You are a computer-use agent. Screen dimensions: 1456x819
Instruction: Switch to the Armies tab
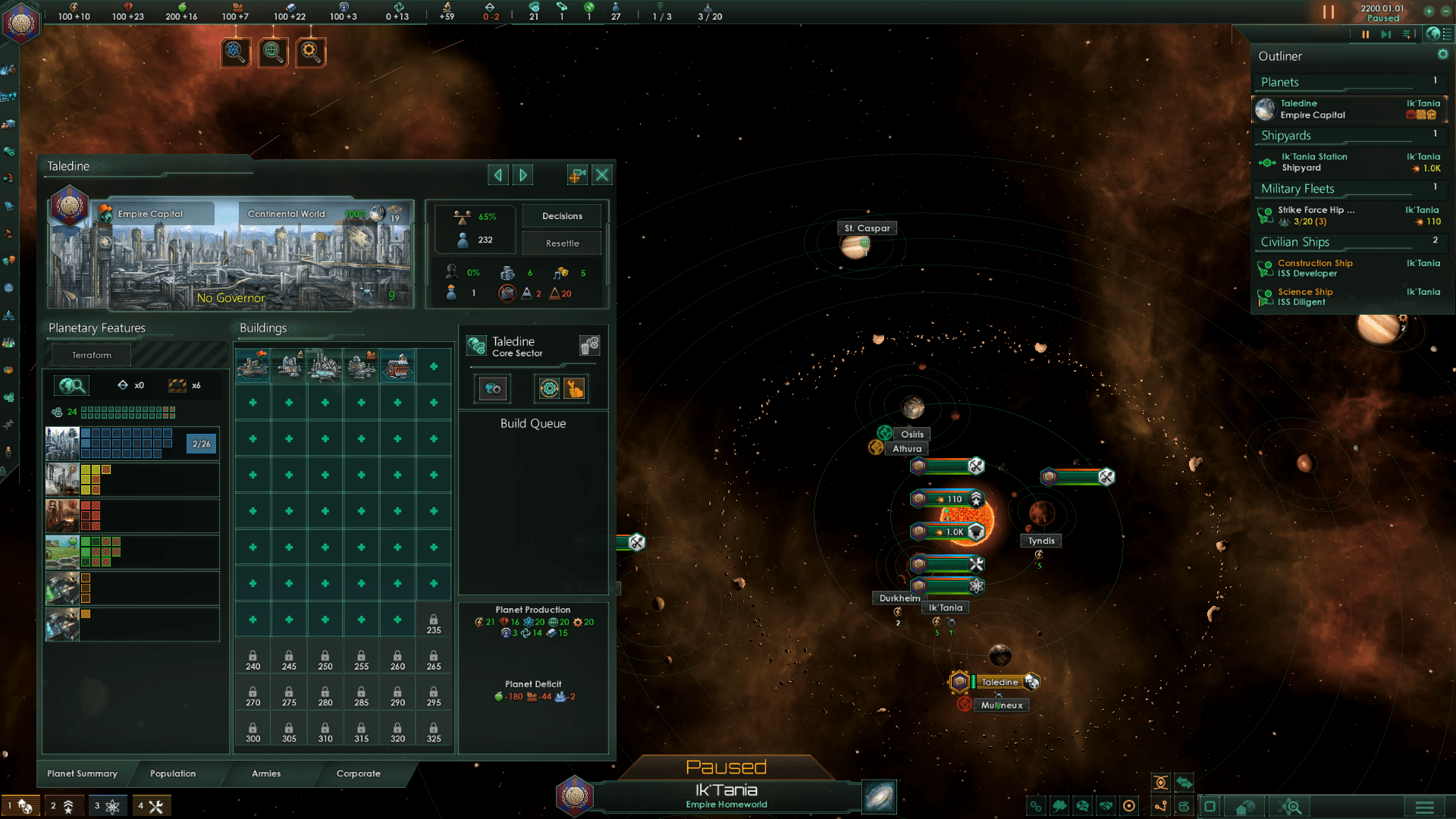click(x=266, y=773)
